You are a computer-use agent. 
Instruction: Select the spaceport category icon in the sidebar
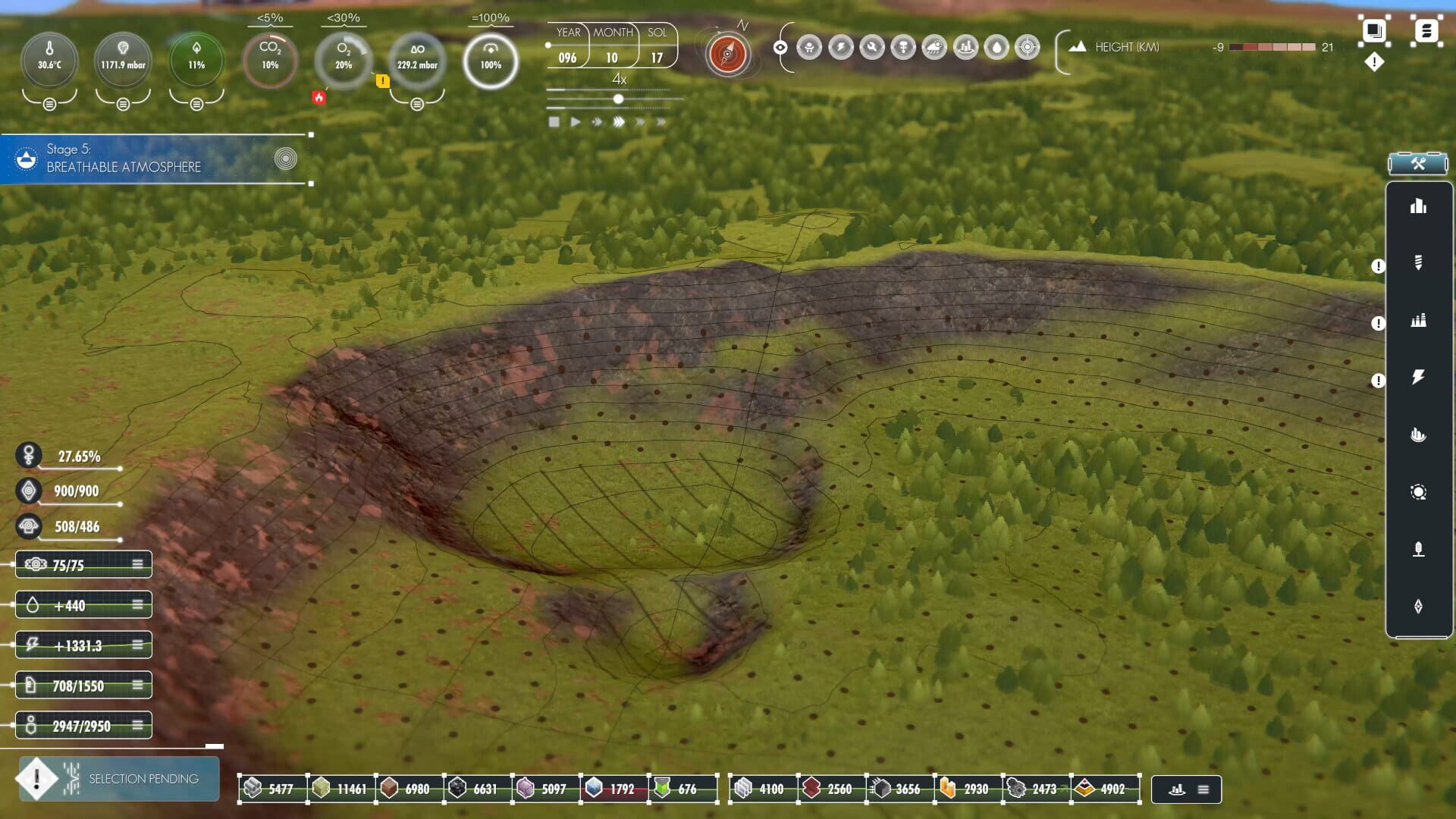click(x=1420, y=548)
